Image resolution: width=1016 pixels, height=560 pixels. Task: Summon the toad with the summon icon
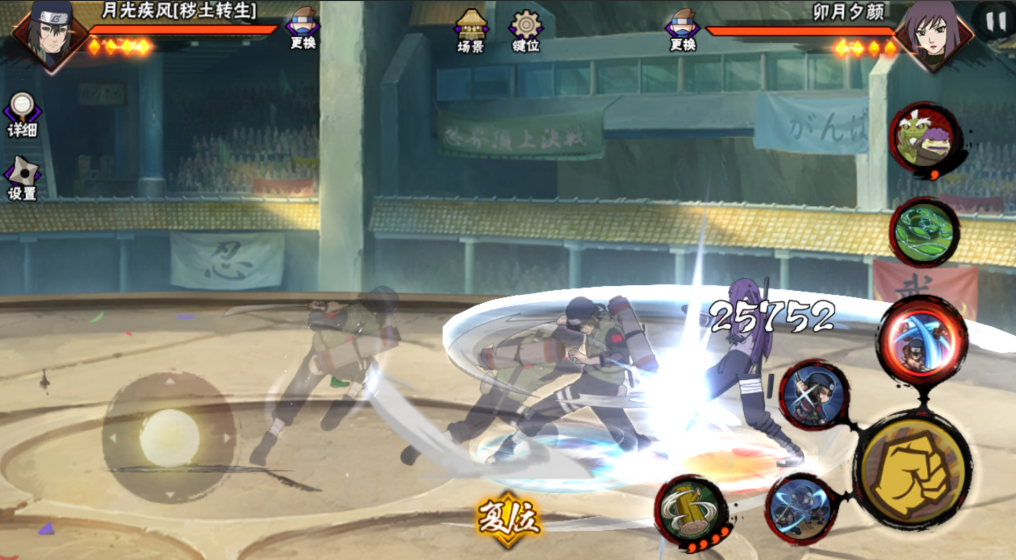pyautogui.click(x=925, y=140)
